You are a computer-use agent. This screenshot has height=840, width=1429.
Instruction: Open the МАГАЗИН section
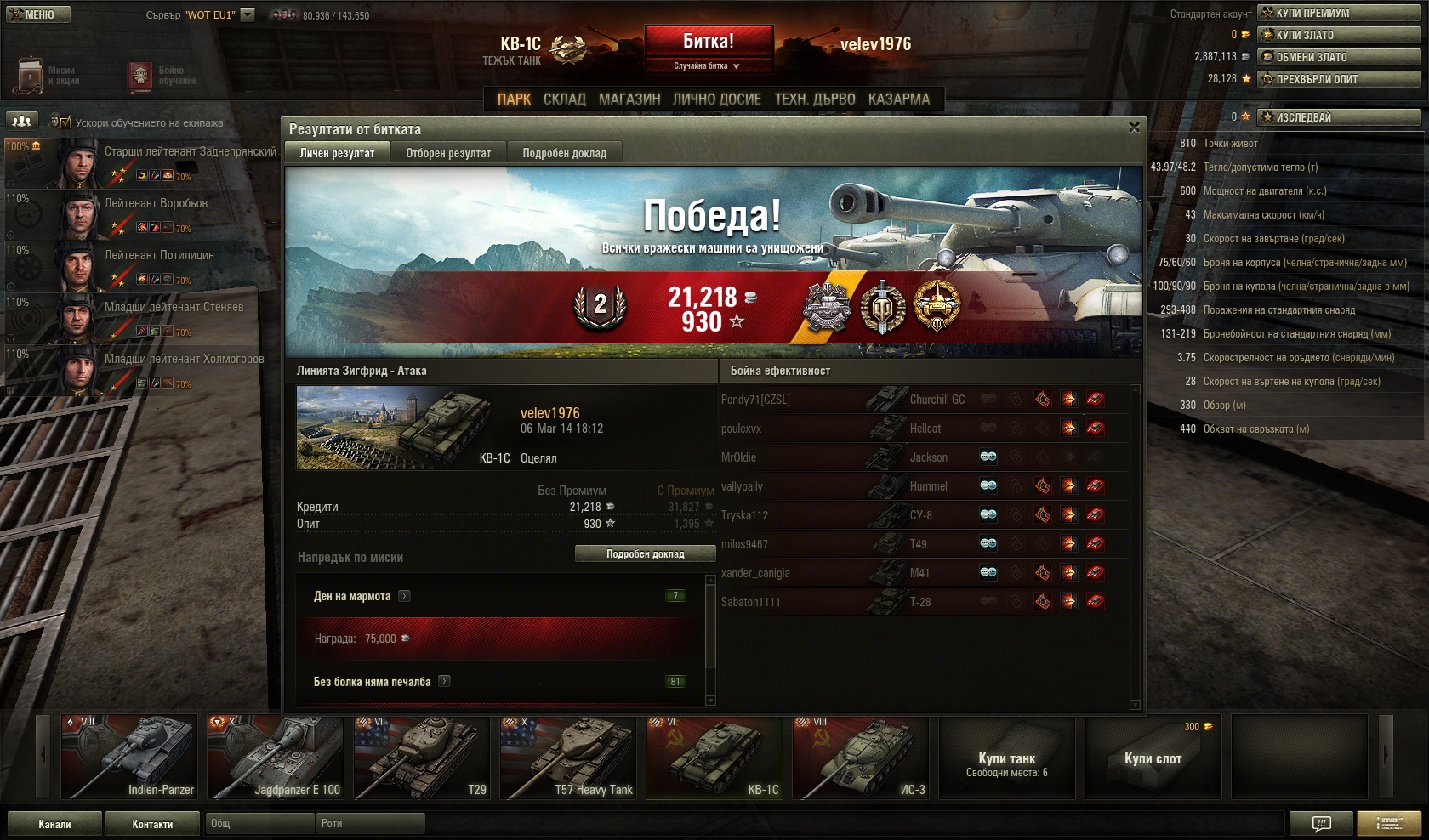(x=629, y=99)
